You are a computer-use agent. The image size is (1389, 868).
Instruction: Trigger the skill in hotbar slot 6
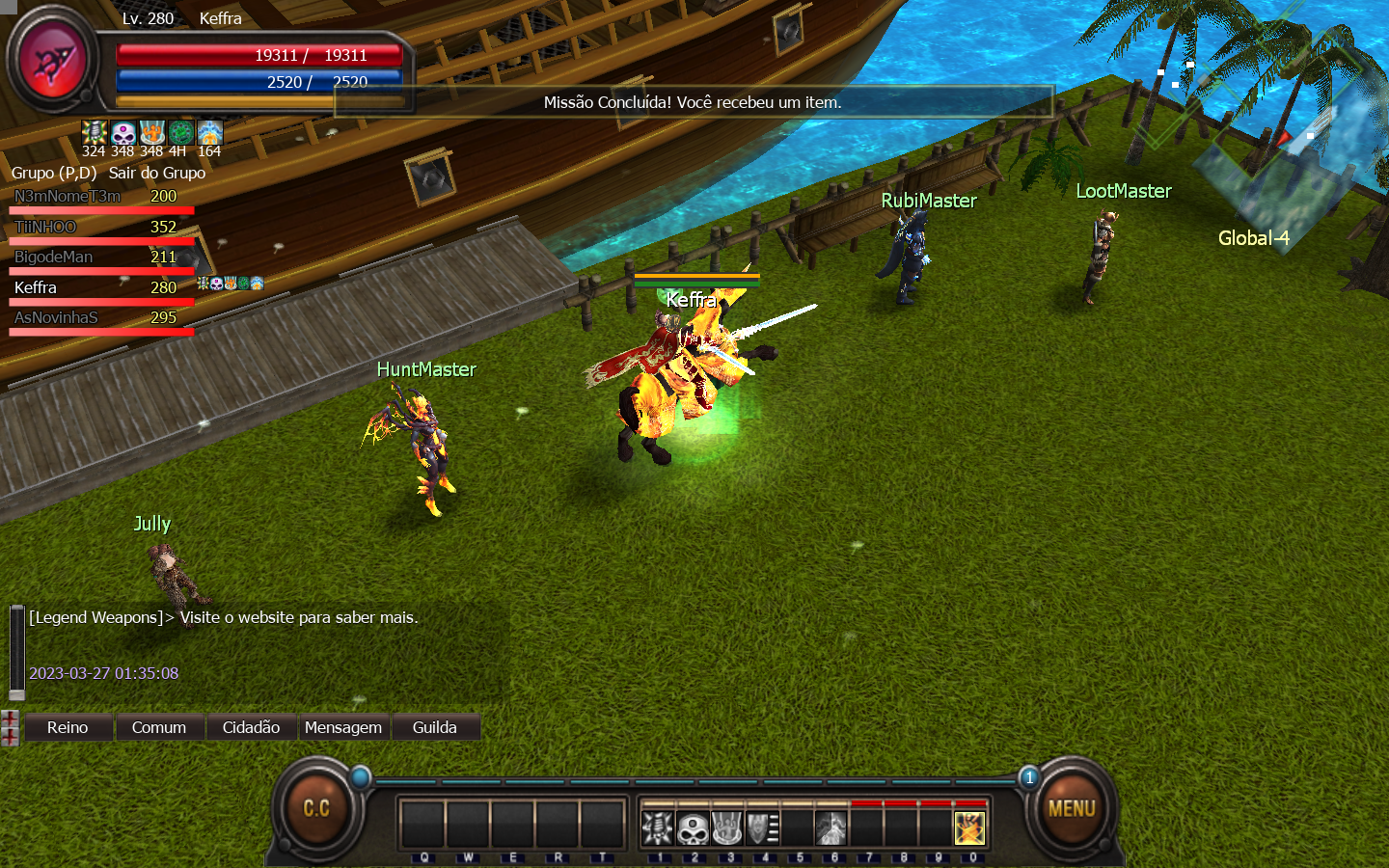click(x=831, y=828)
